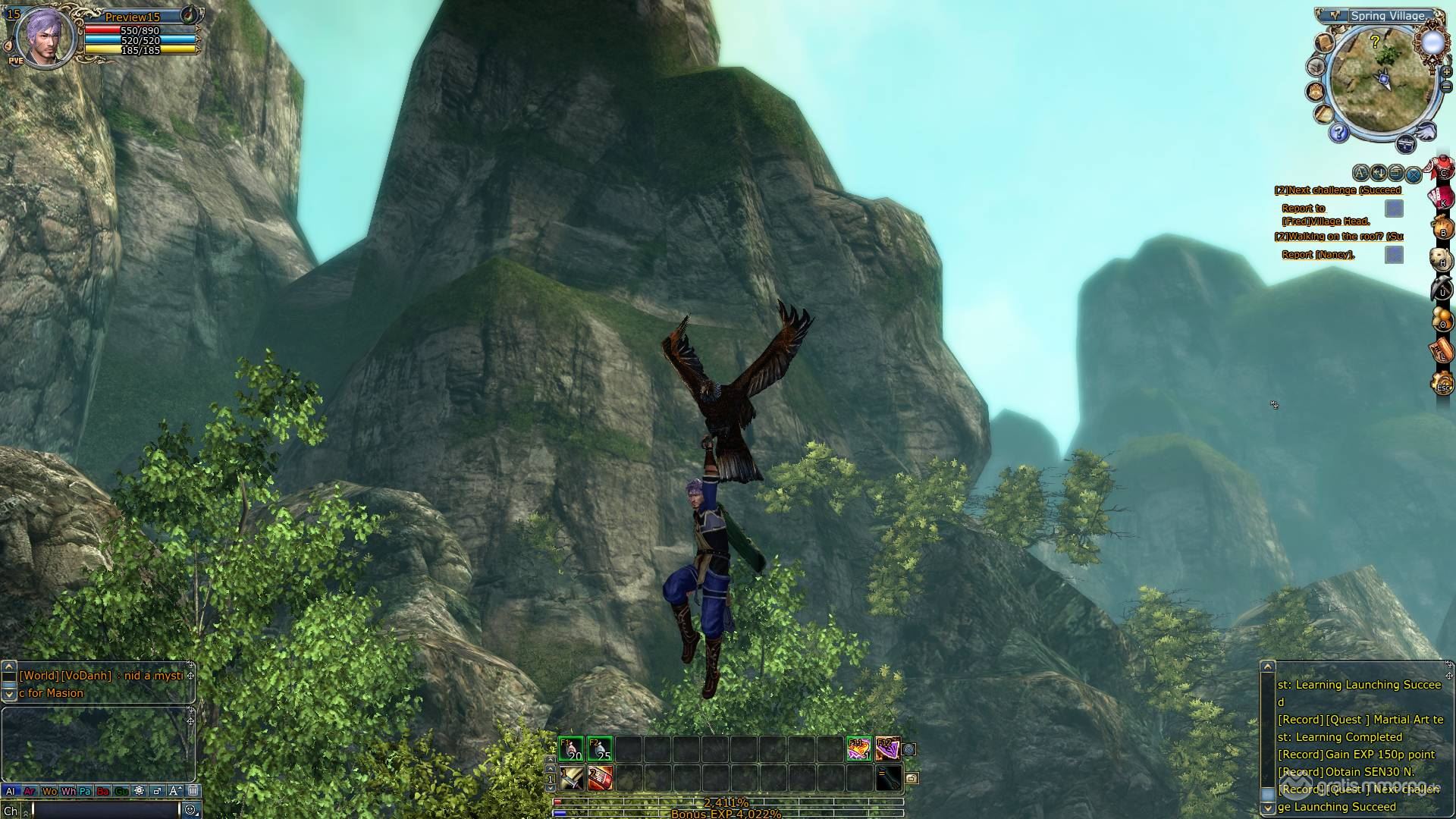Viewport: 1456px width, 819px height.
Task: Open the chat emoticon picker
Action: tap(190, 810)
